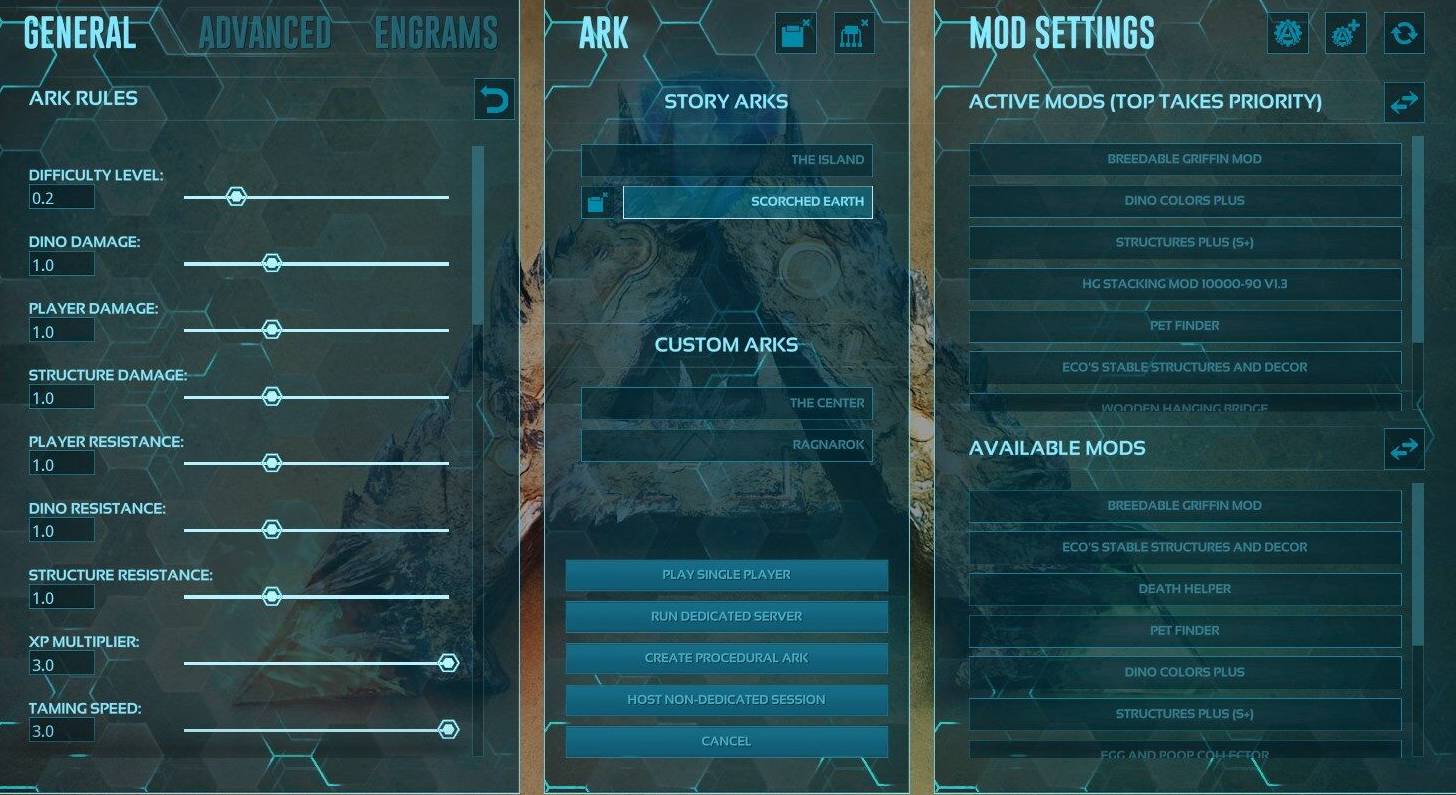Select the Ragnarok custom ark
The height and width of the screenshot is (795, 1456).
727,444
